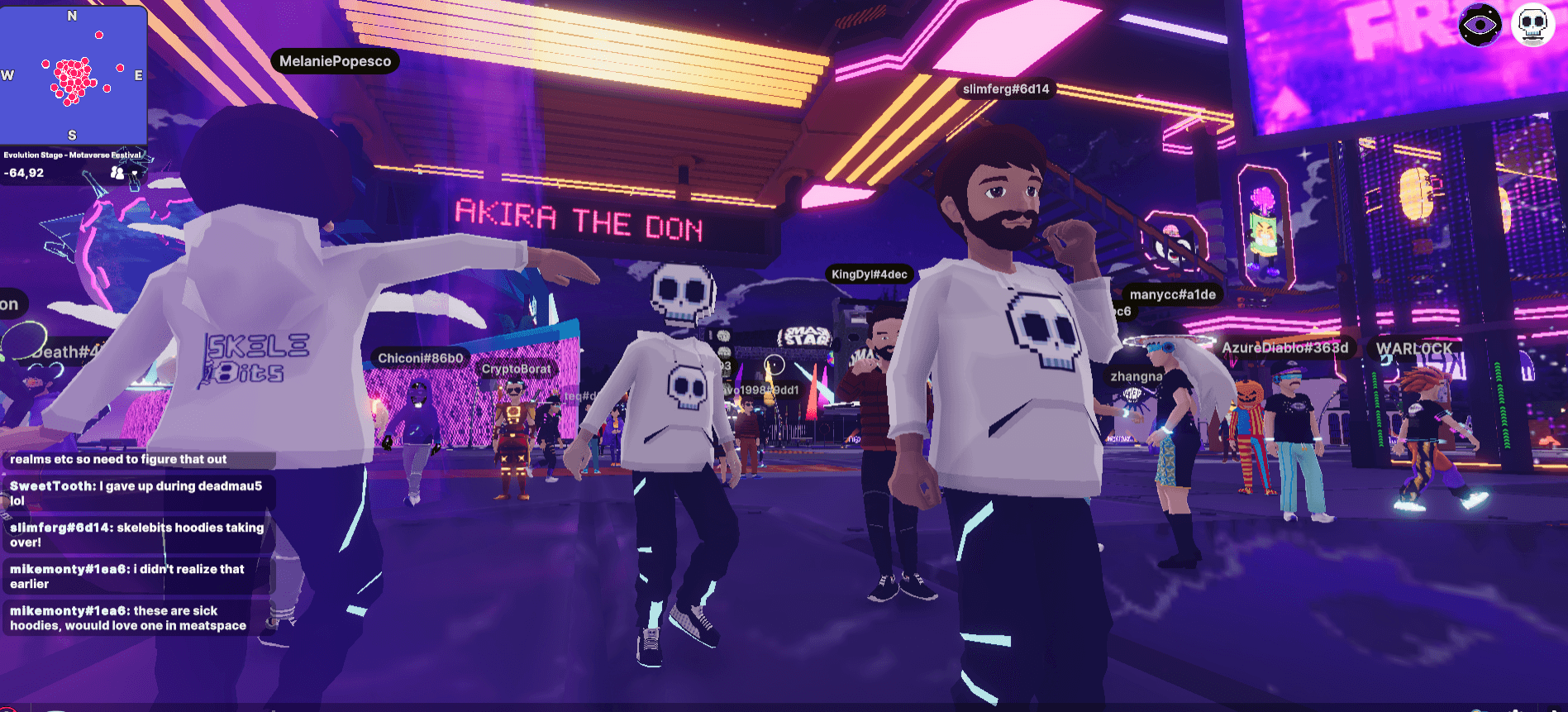Open the minimap with red player dots
This screenshot has height=712, width=1568.
(74, 75)
